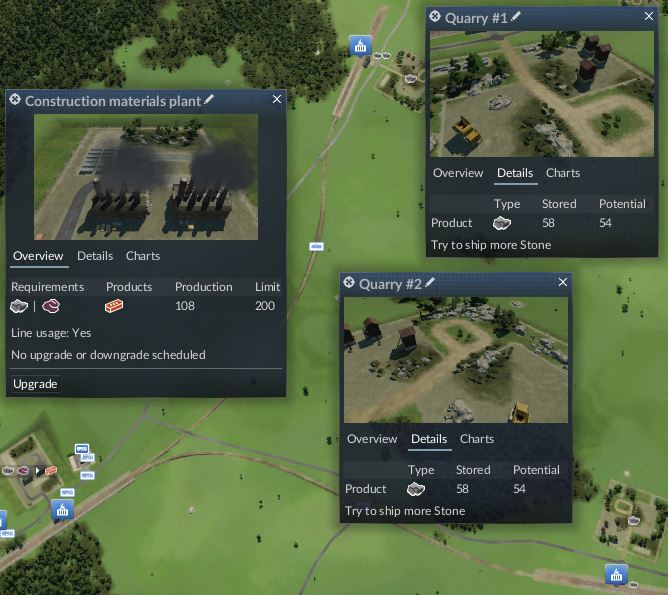The width and height of the screenshot is (668, 595).
Task: Center camera on plant via crosshair icon
Action: (x=15, y=100)
